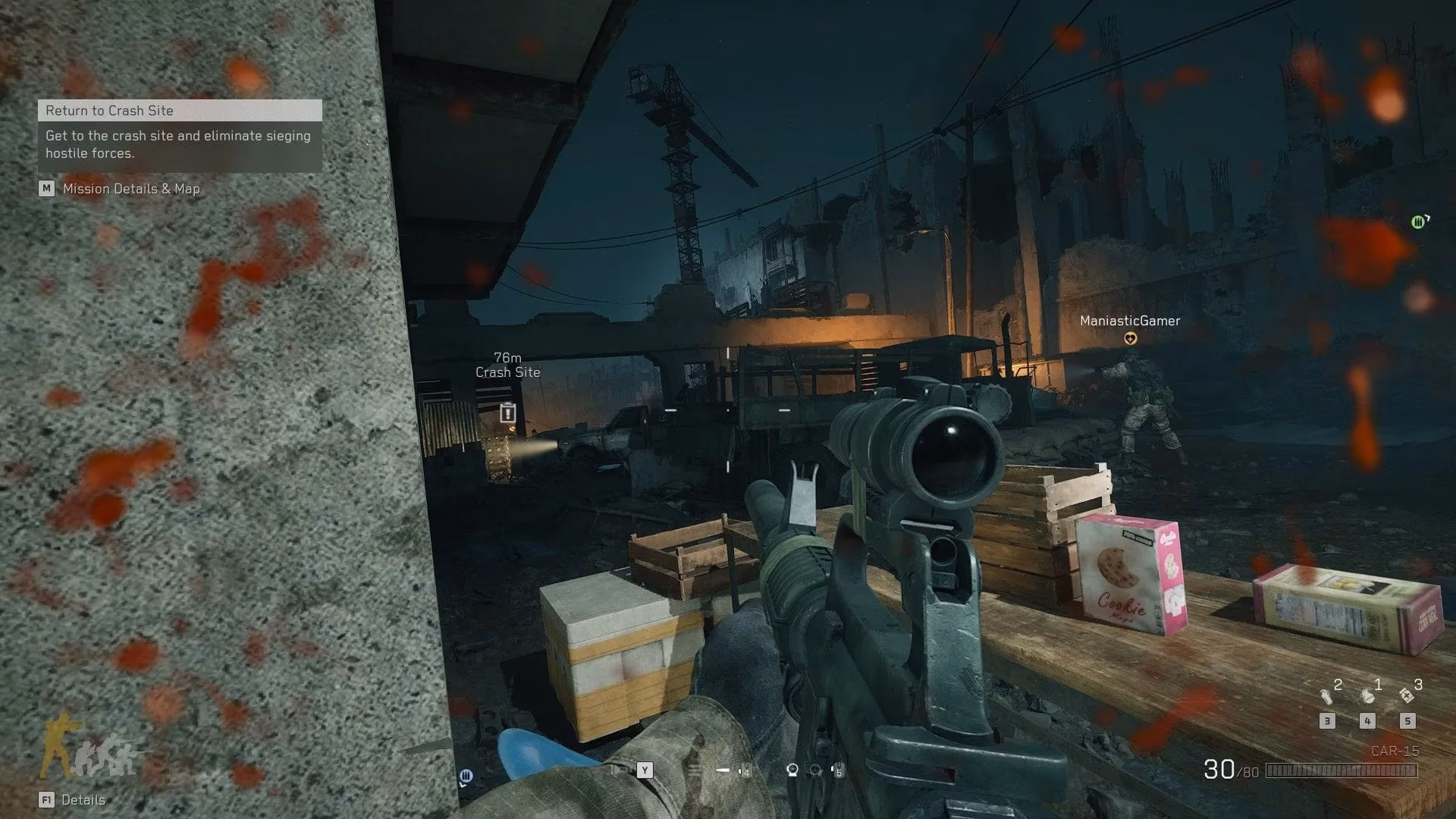Select the frag grenade equipment icon
This screenshot has height=819, width=1456.
[x=1367, y=698]
